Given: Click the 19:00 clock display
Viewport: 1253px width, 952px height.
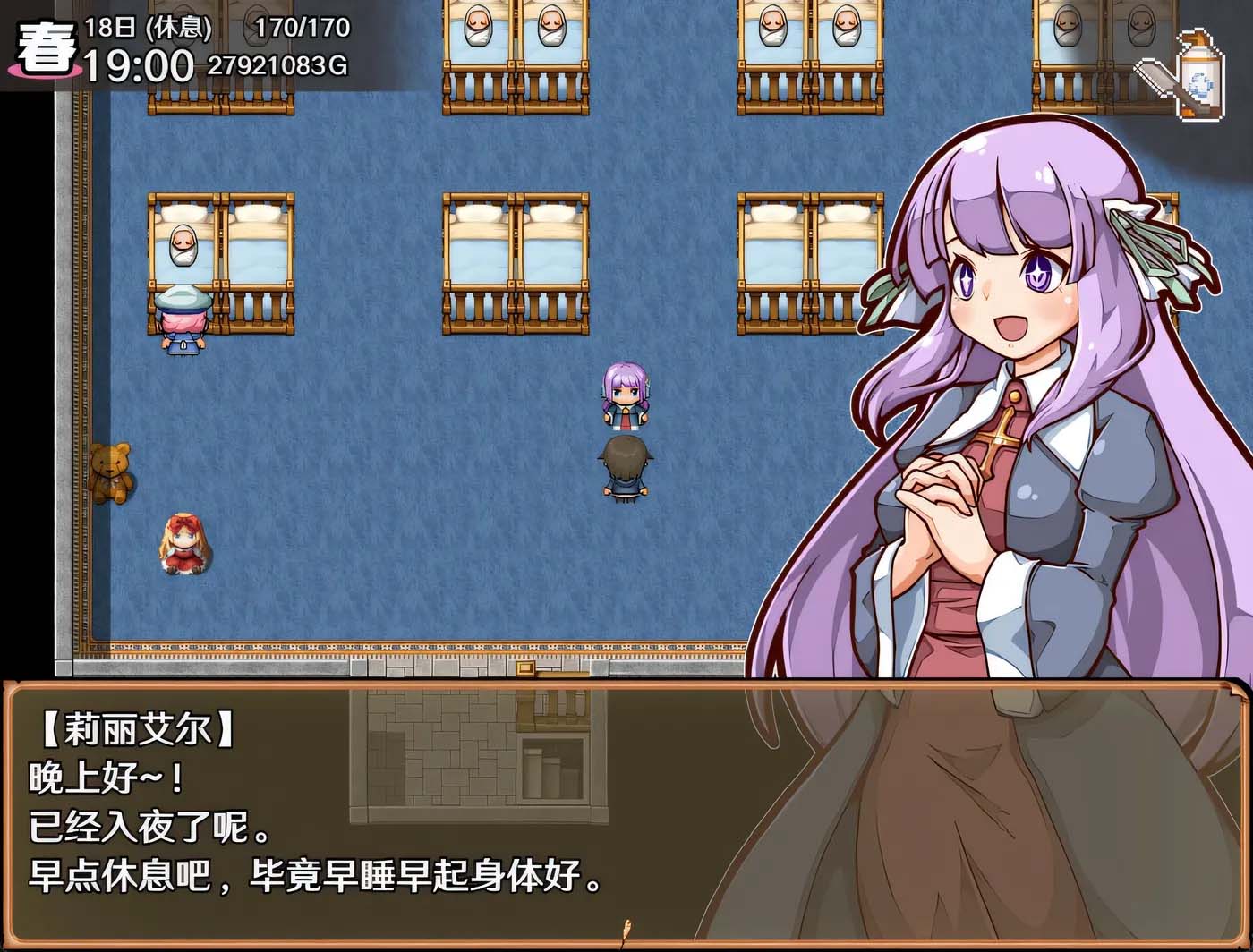Looking at the screenshot, I should click(139, 63).
